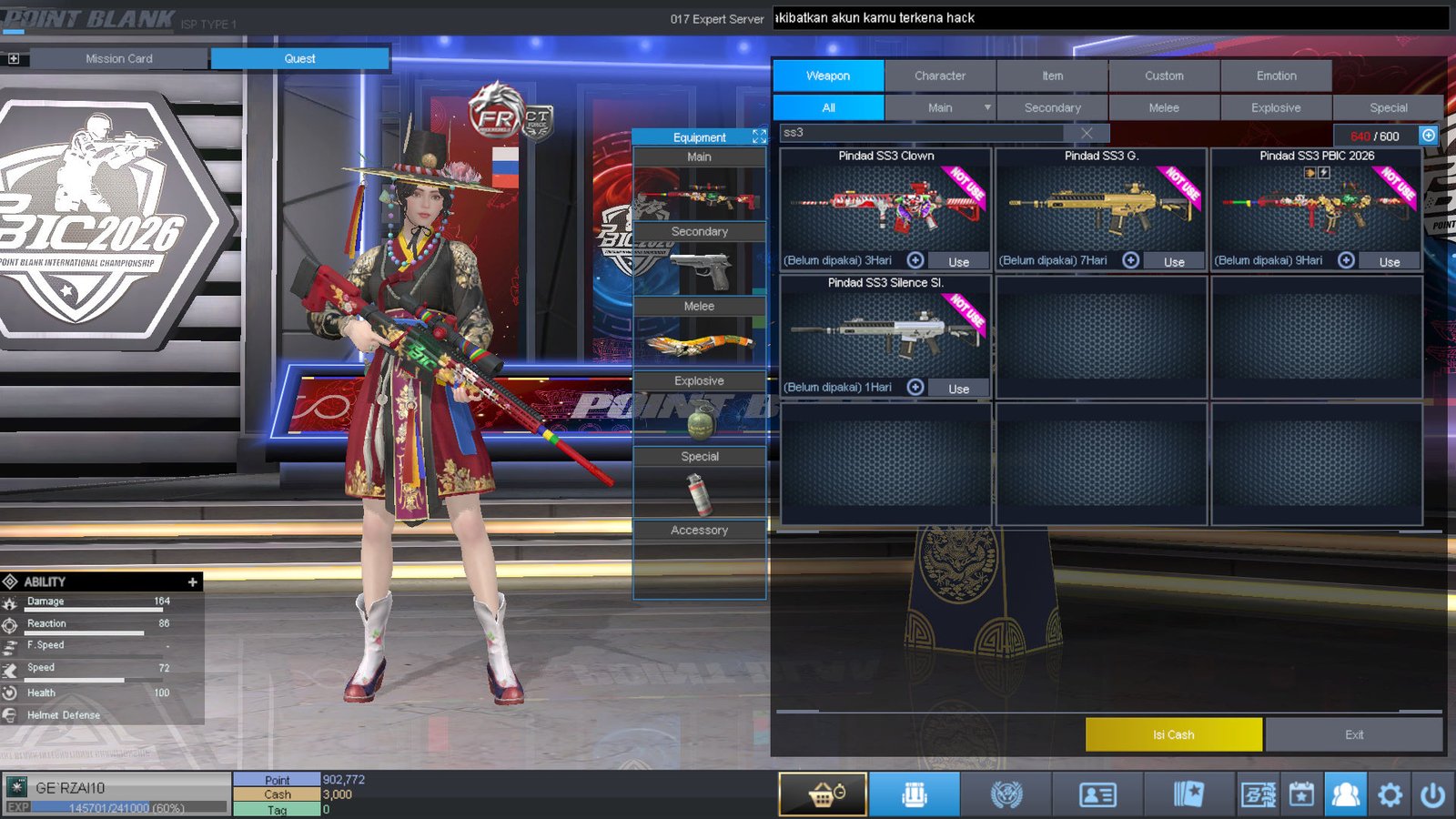Viewport: 1456px width, 819px height.
Task: Switch to the Character tab
Action: pyautogui.click(x=940, y=76)
